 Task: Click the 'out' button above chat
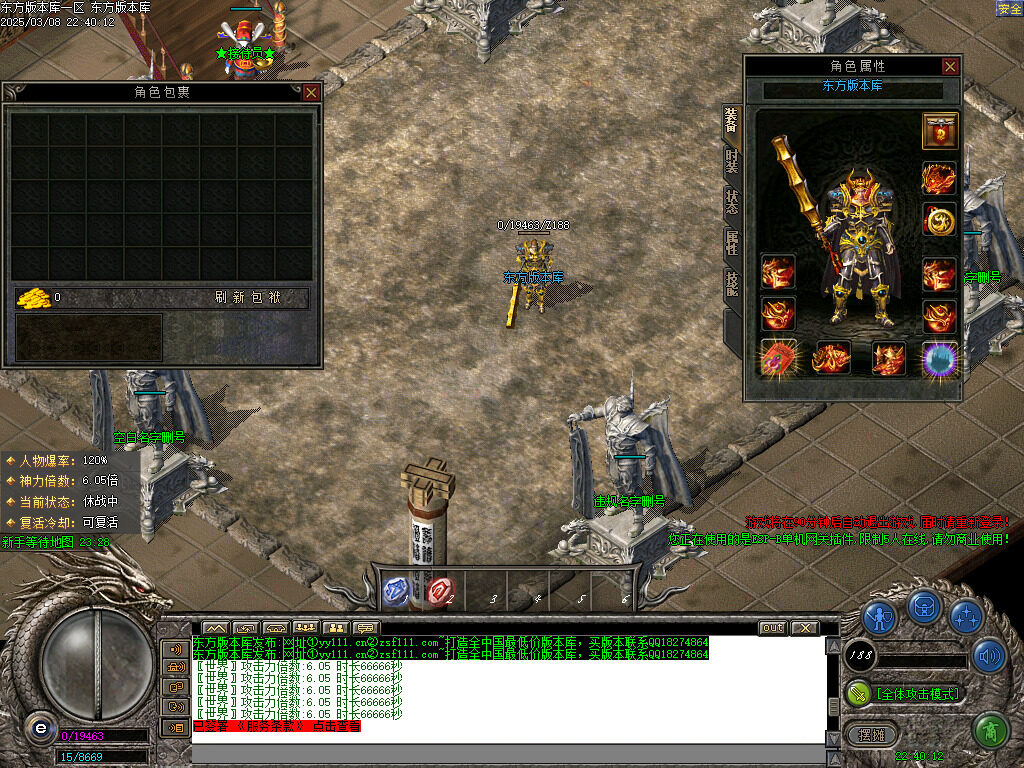click(772, 628)
